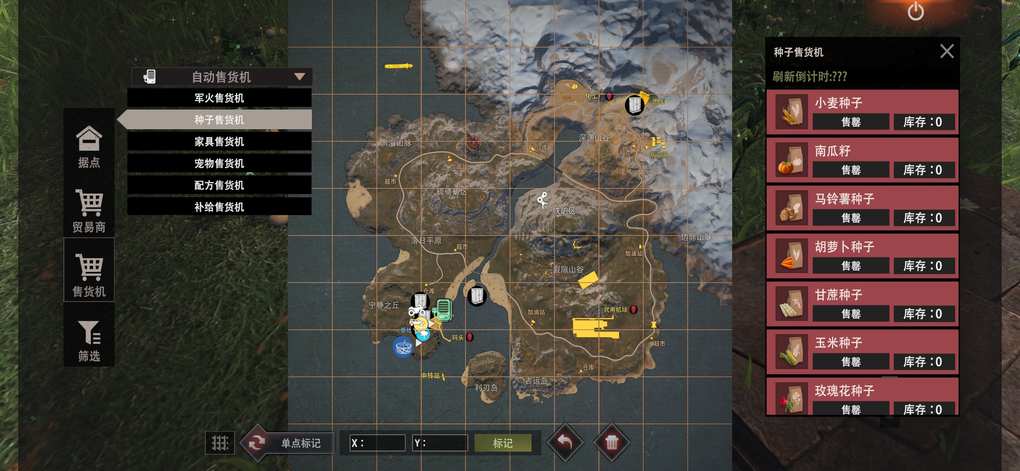Select 家具售货机 option
Viewport: 1020px width, 471px height.
(219, 142)
